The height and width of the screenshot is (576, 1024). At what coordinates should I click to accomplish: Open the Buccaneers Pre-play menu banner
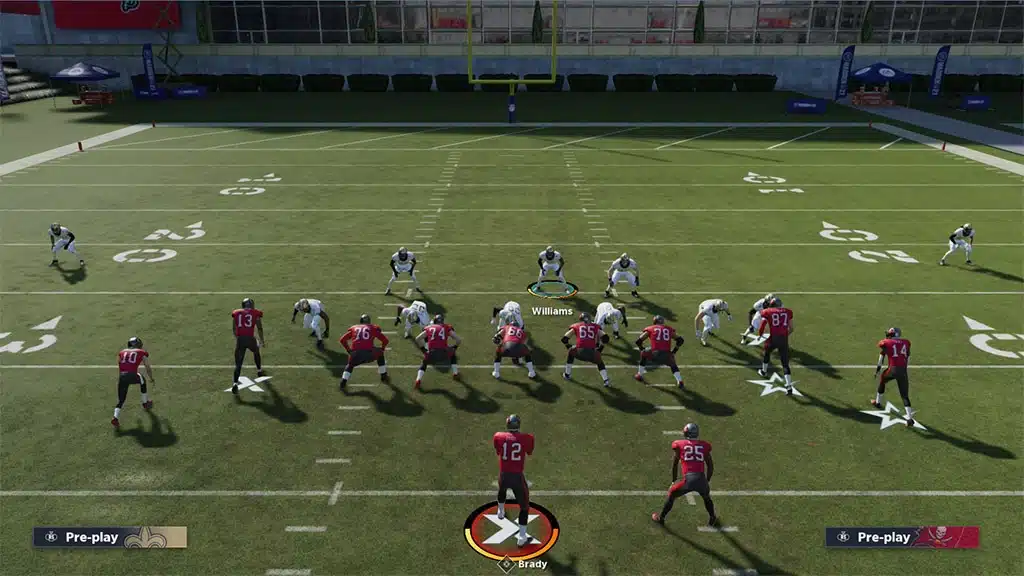902,537
